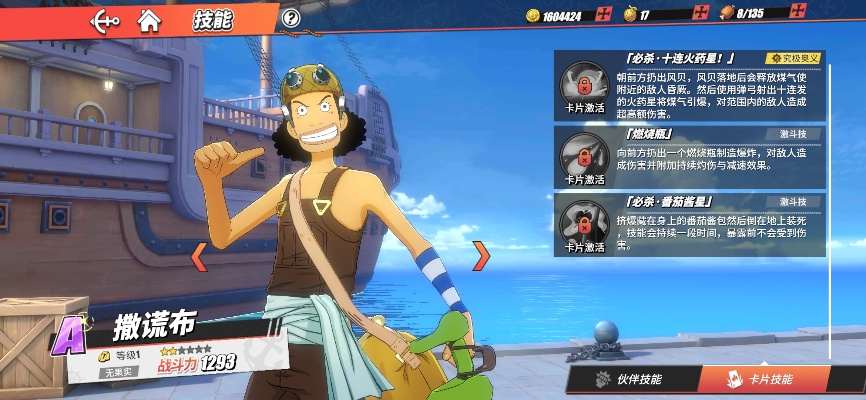The height and width of the screenshot is (400, 866).
Task: Switch to the 伙伴技能 tab
Action: [x=629, y=380]
